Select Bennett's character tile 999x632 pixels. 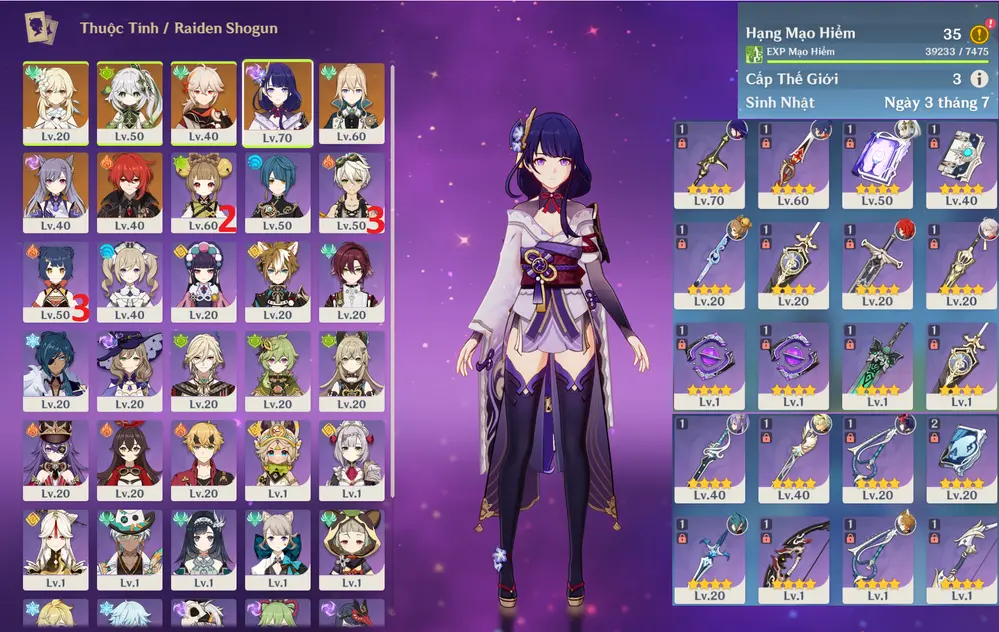(x=351, y=192)
